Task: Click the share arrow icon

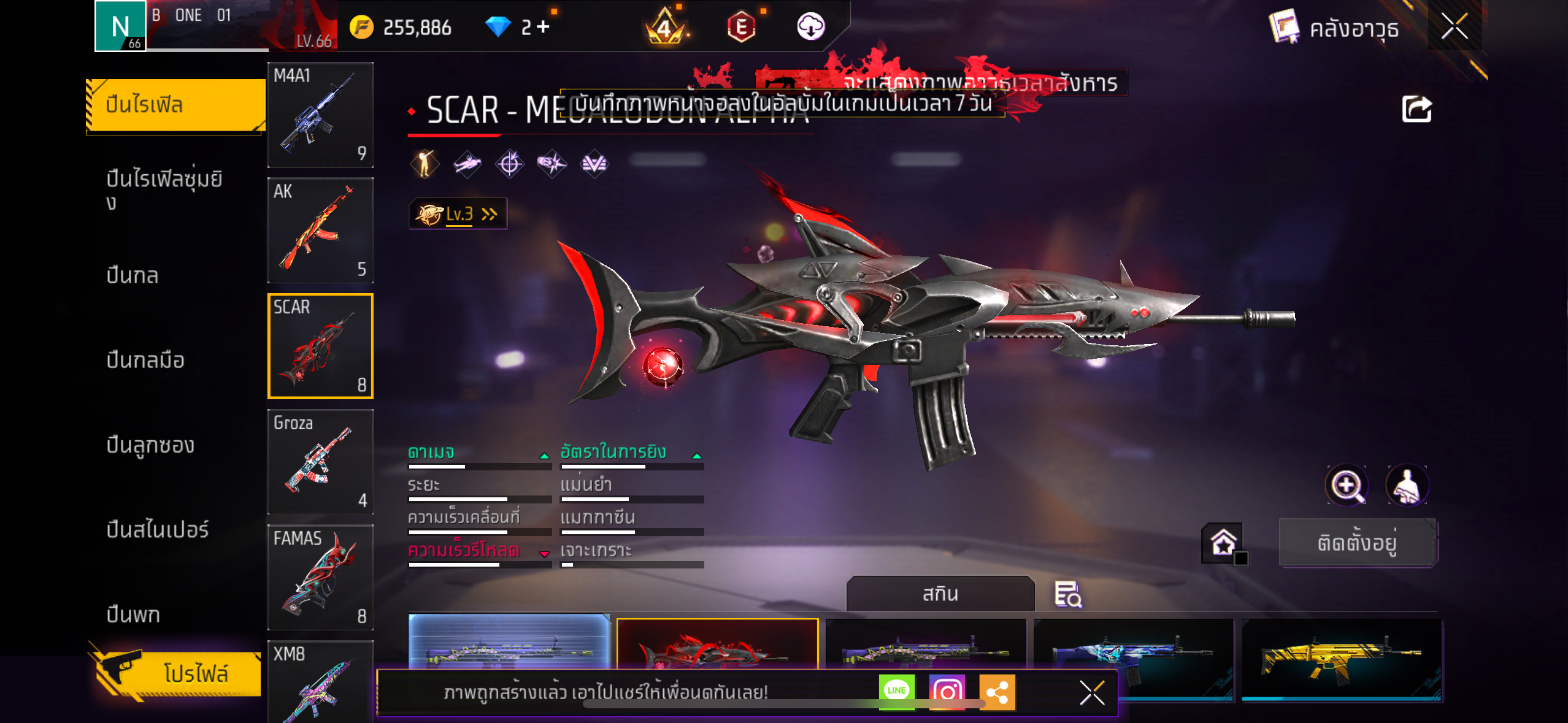Action: [1416, 110]
